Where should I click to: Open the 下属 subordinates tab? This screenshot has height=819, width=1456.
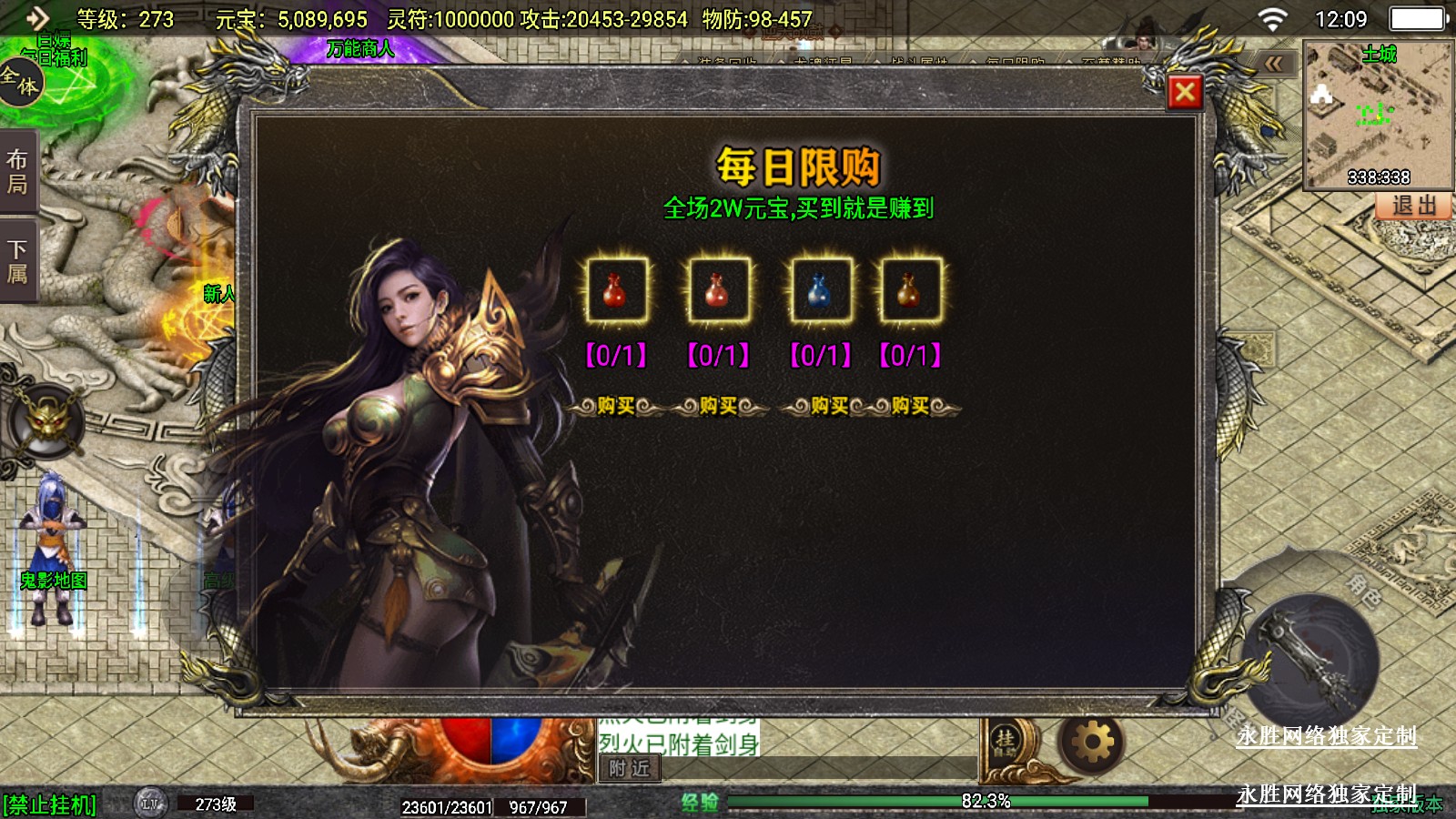[18, 261]
